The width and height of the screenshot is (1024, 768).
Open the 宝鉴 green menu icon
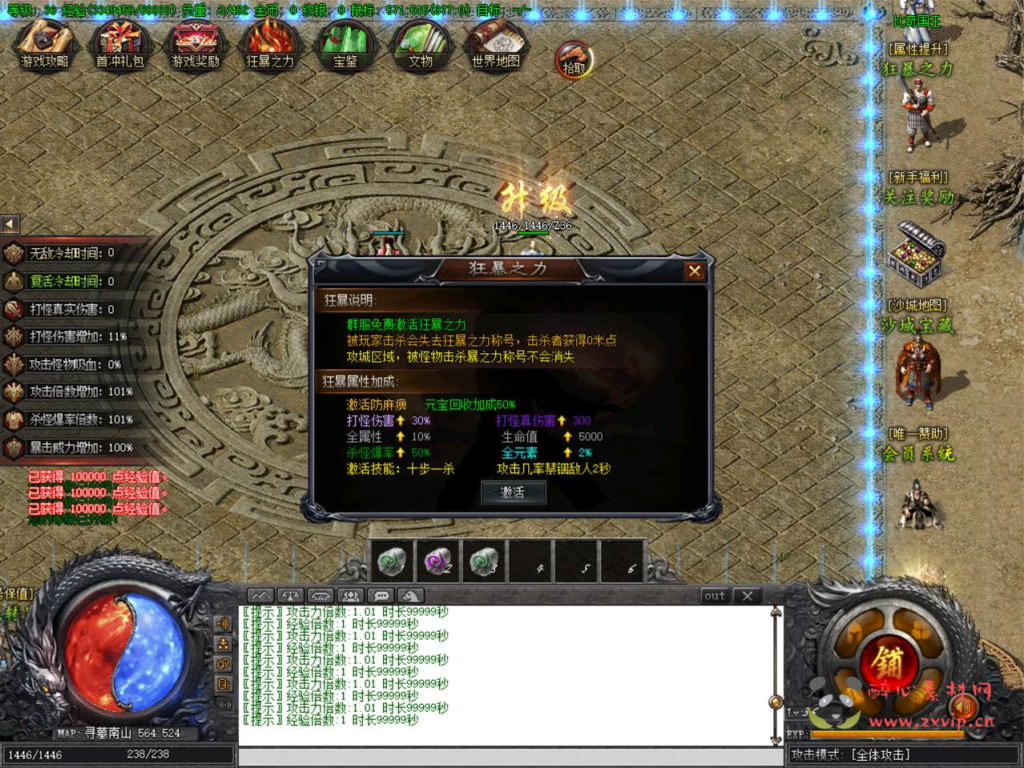[x=345, y=44]
